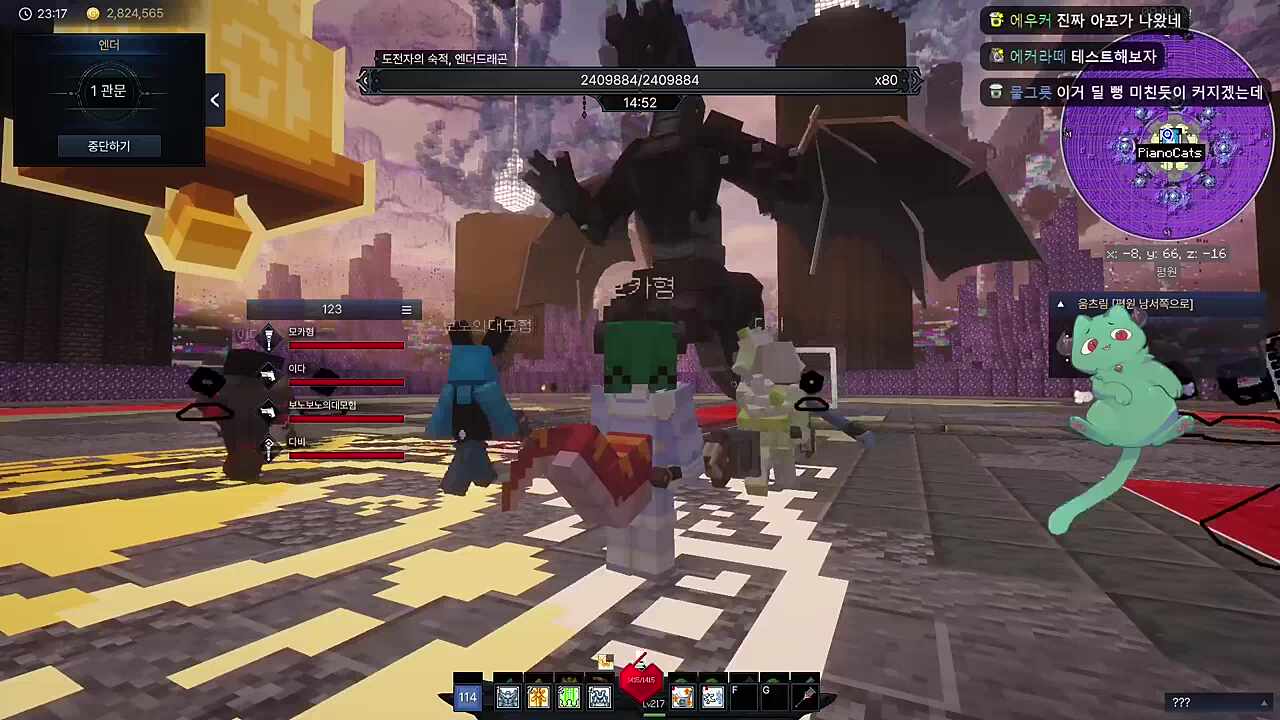Click the left arrow on the boss bar
Image resolution: width=1280 pixels, height=720 pixels.
pyautogui.click(x=364, y=80)
